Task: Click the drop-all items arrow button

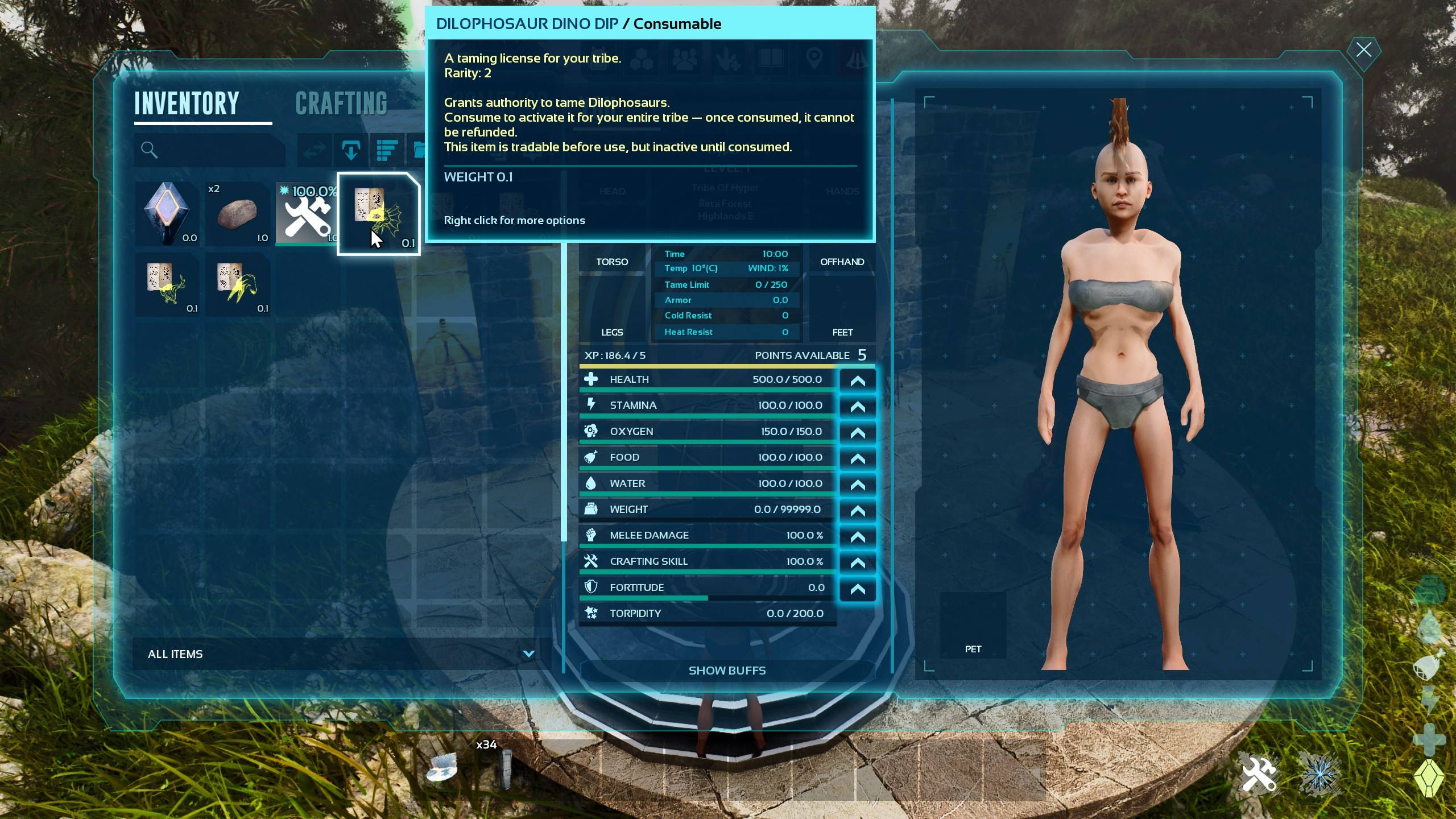Action: click(351, 150)
